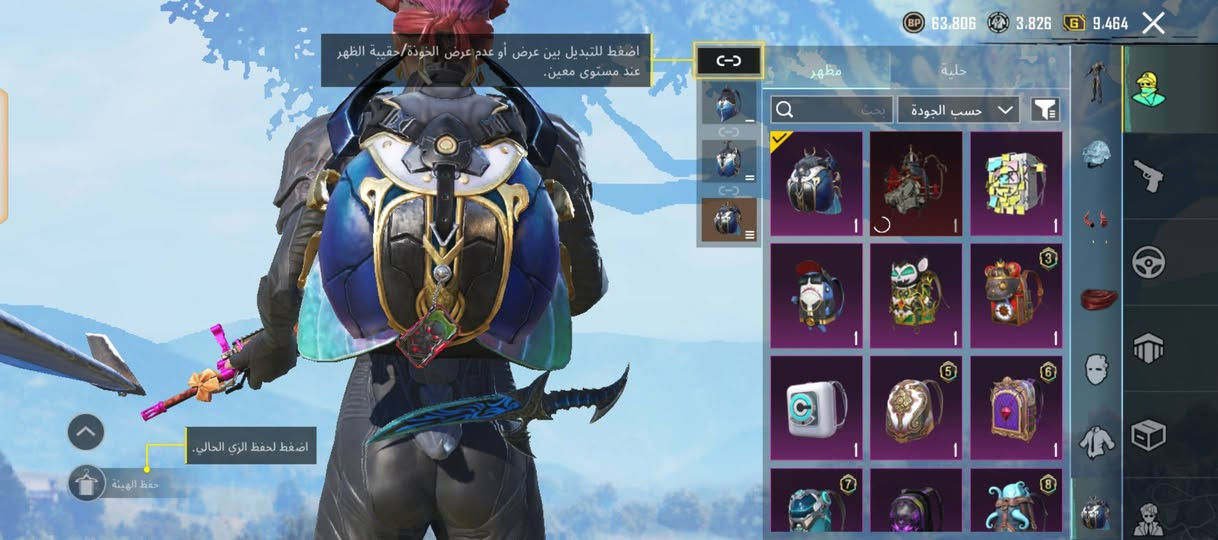Toggle the backpack display link button
Image resolution: width=1218 pixels, height=540 pixels.
(x=729, y=62)
